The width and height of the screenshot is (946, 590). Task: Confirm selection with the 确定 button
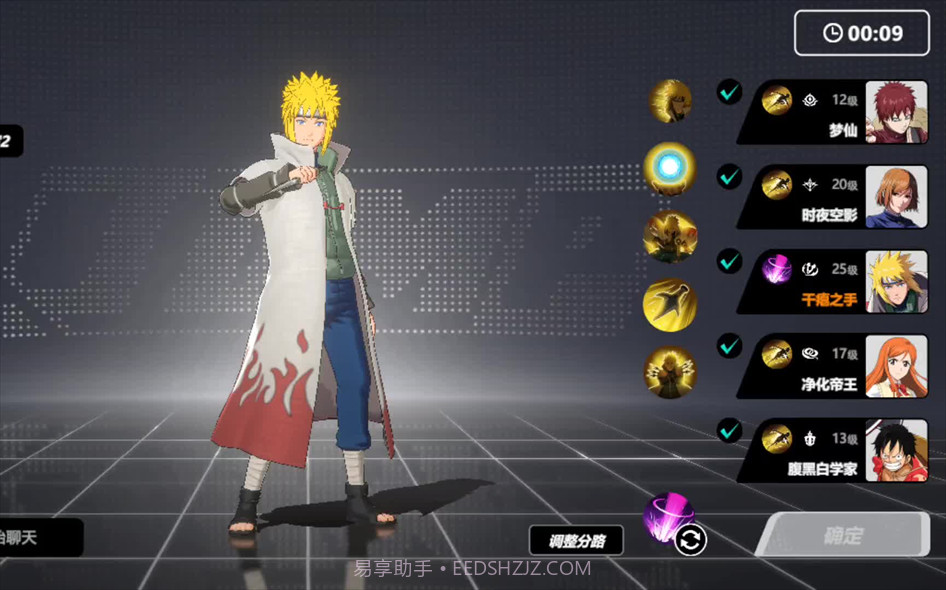pyautogui.click(x=843, y=536)
